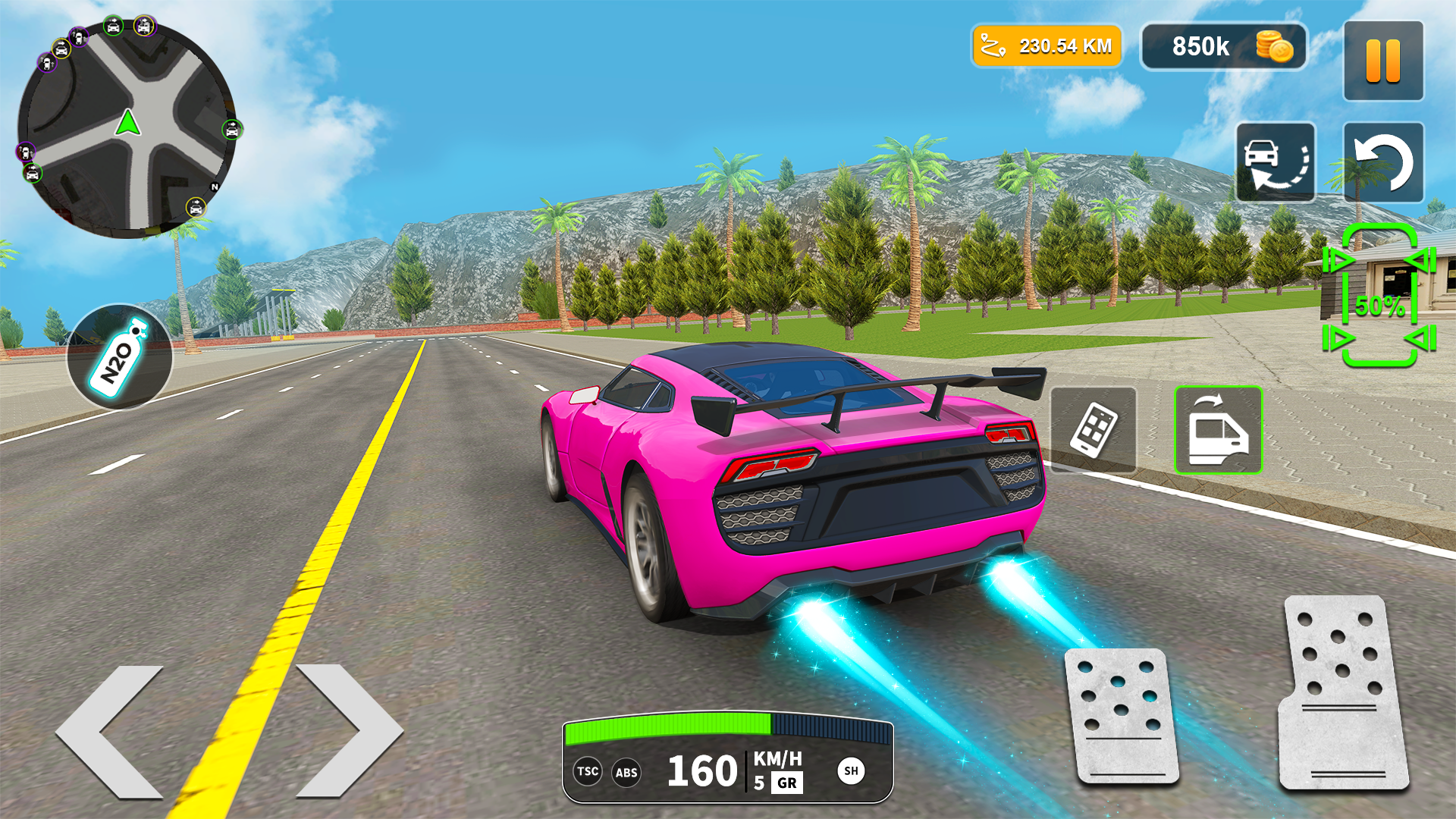This screenshot has height=819, width=1456.
Task: Toggle the ABS system
Action: click(x=626, y=773)
